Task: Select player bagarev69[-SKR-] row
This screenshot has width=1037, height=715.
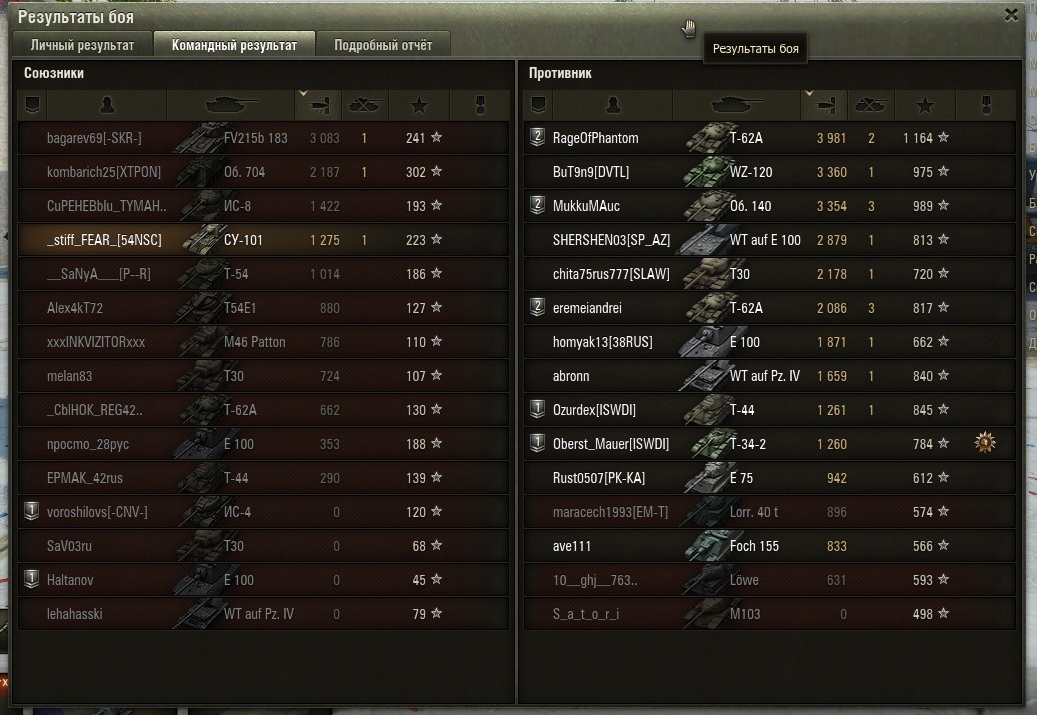Action: [263, 138]
